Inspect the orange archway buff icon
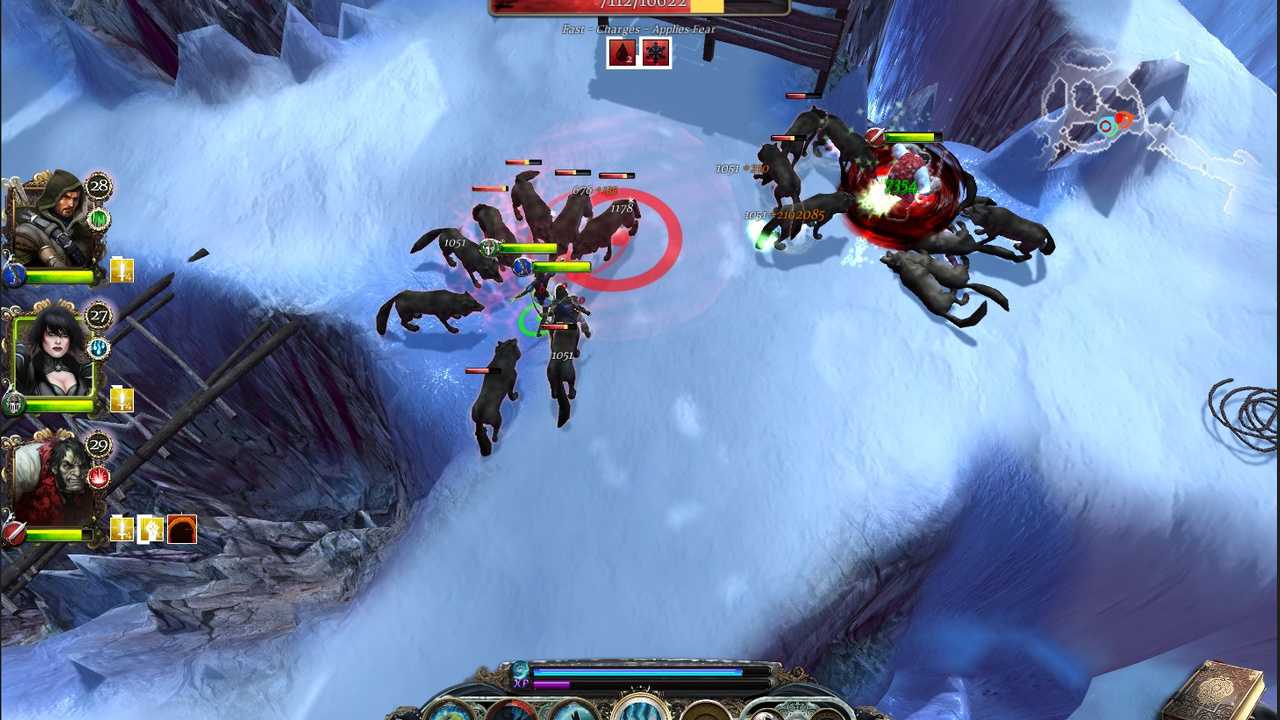The width and height of the screenshot is (1280, 720). (x=182, y=530)
